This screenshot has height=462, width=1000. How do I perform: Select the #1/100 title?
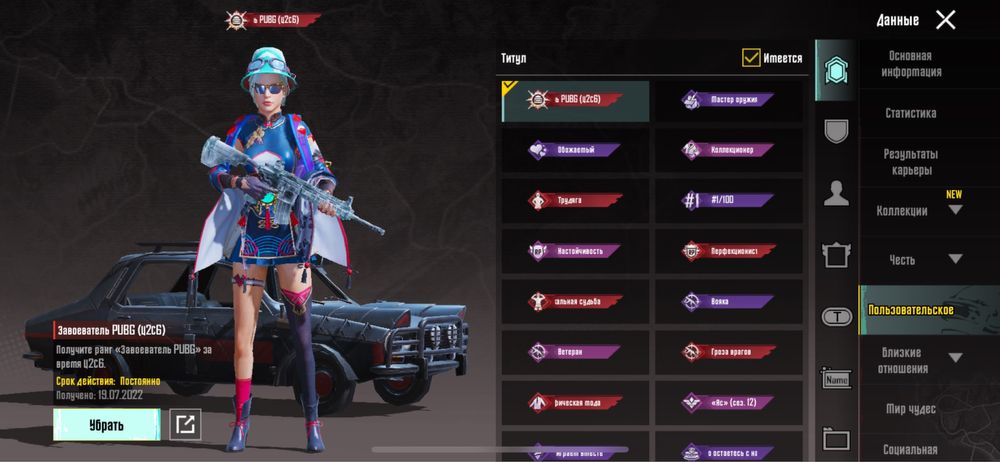click(x=728, y=200)
